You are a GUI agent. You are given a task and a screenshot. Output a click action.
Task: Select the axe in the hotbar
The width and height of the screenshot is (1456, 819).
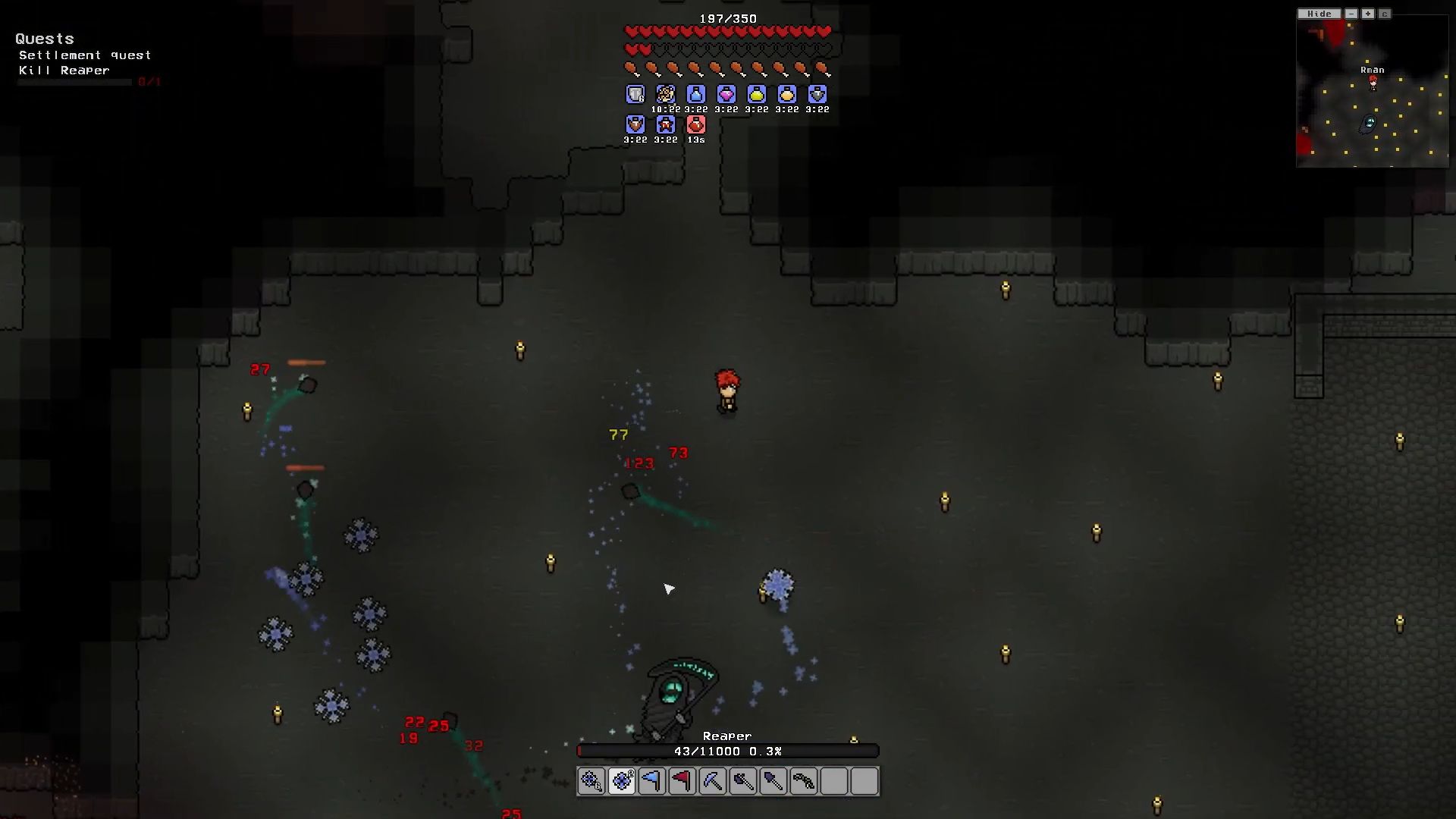click(742, 781)
